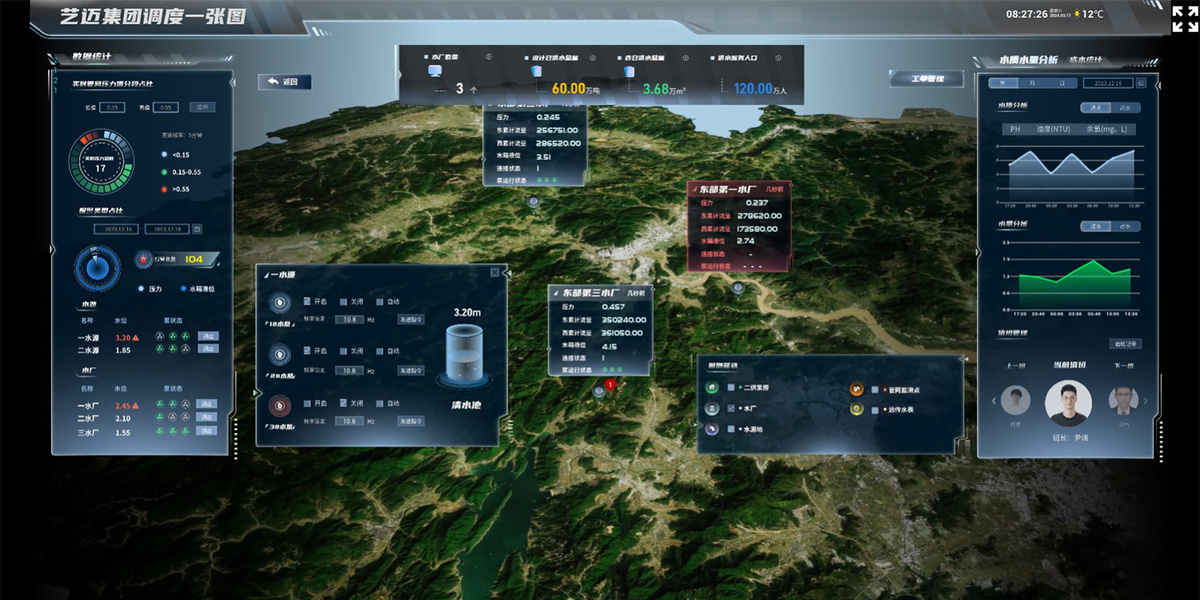Show the next shift staff with right arrow

tap(1145, 402)
